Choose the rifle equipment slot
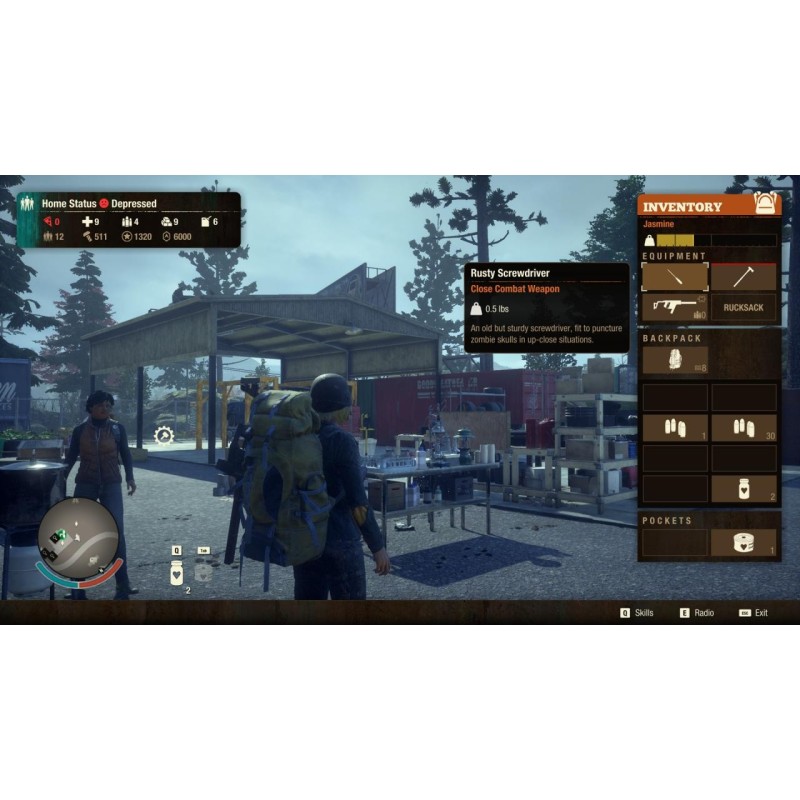This screenshot has height=800, width=800. tap(675, 307)
